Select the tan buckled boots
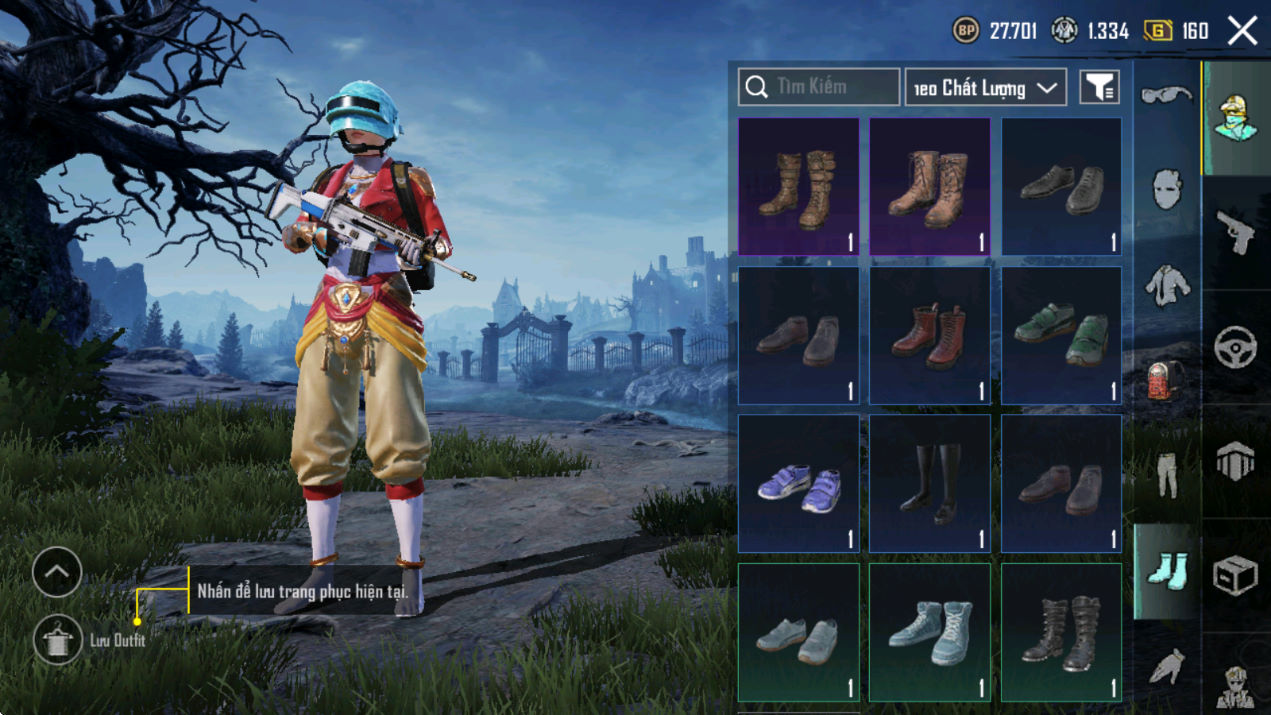 (x=798, y=187)
